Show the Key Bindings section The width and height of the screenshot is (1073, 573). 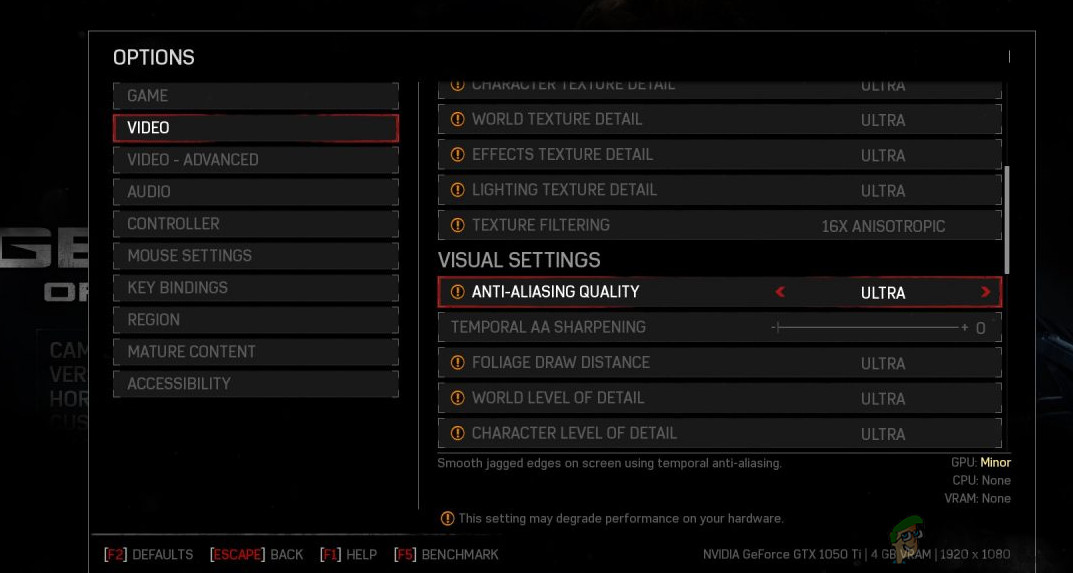click(x=255, y=288)
